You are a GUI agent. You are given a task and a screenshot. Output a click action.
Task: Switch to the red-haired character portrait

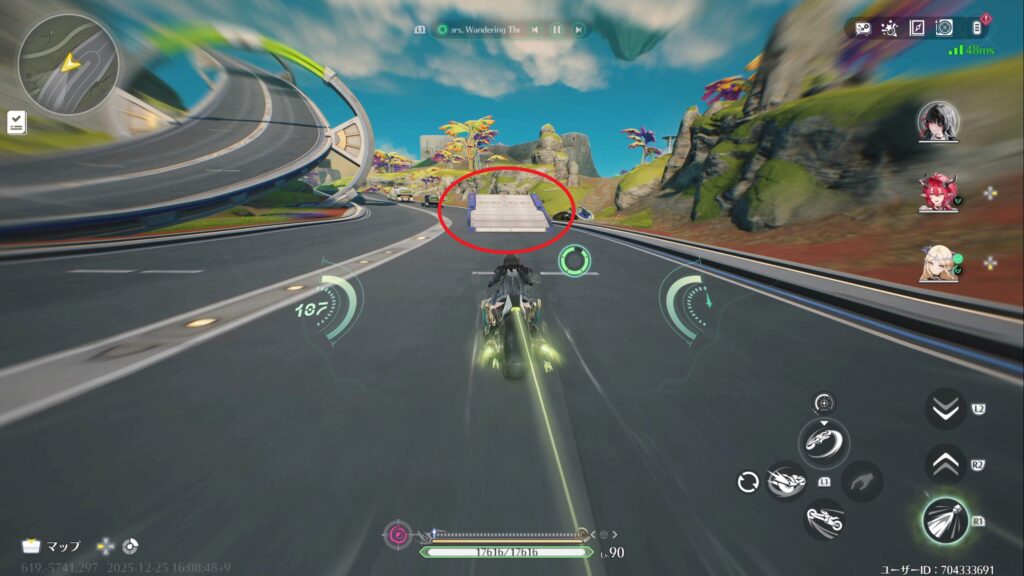coord(938,192)
